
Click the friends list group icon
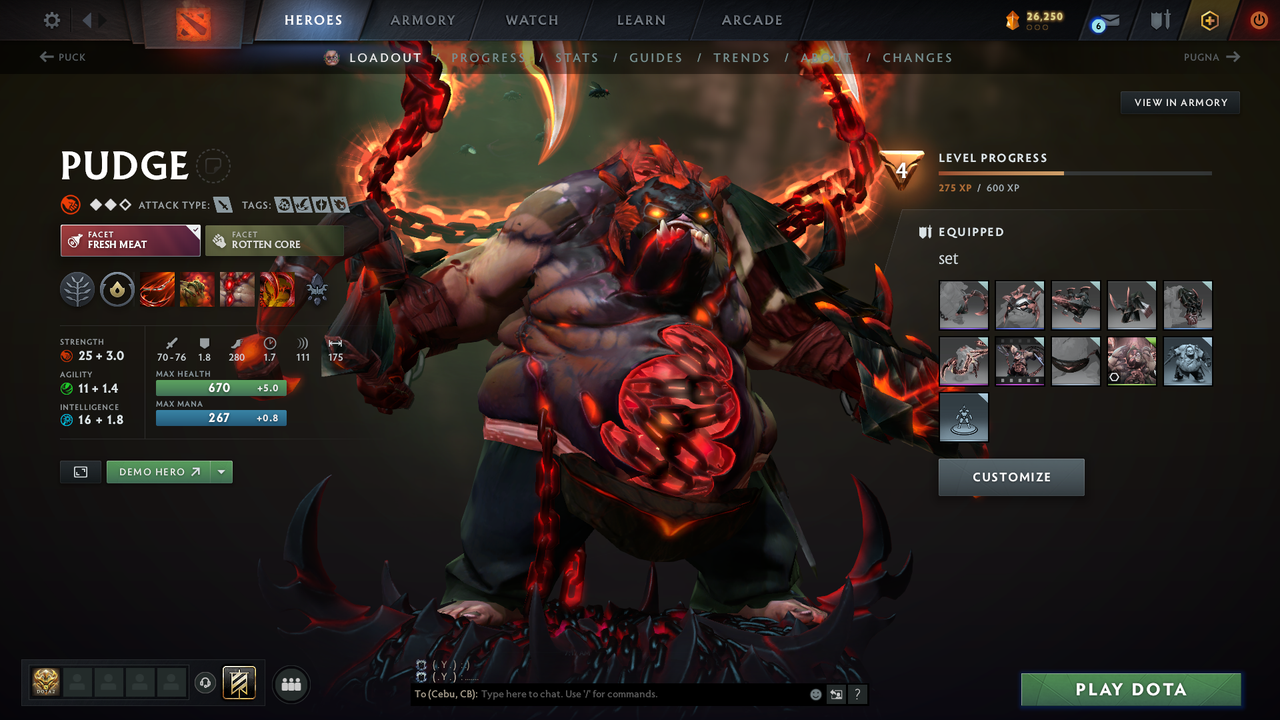[290, 683]
